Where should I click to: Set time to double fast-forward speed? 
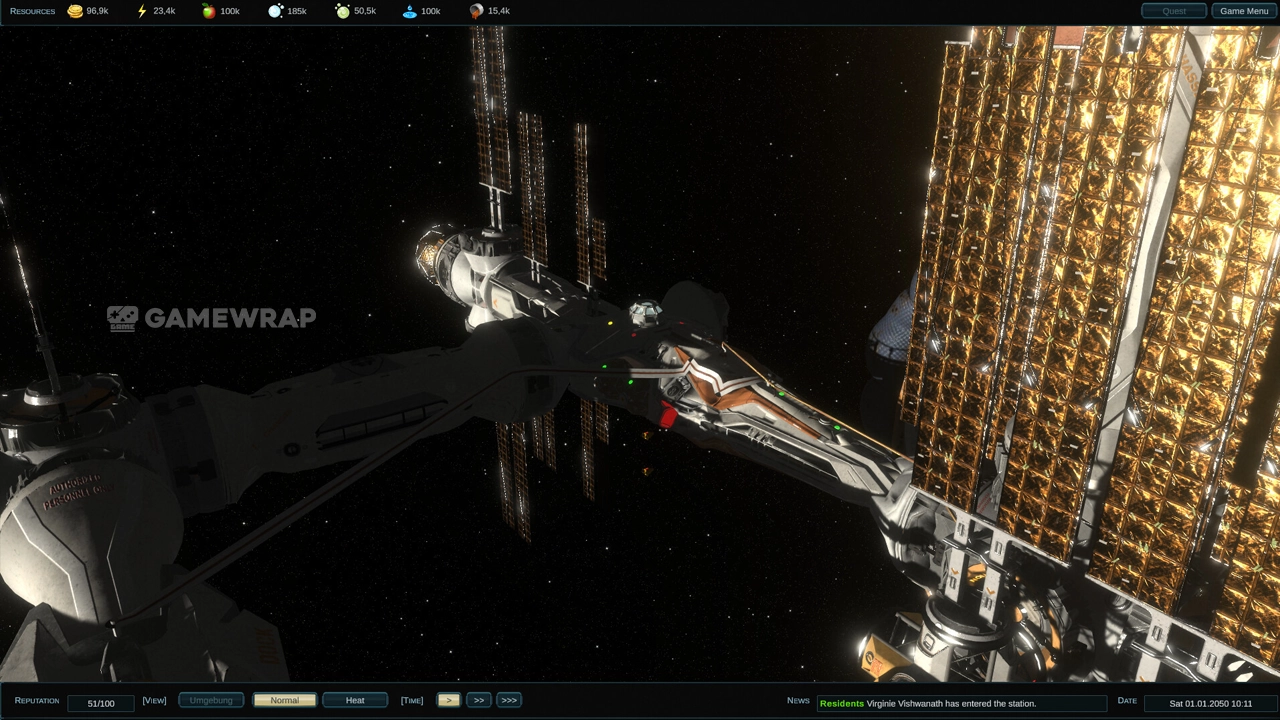click(479, 701)
